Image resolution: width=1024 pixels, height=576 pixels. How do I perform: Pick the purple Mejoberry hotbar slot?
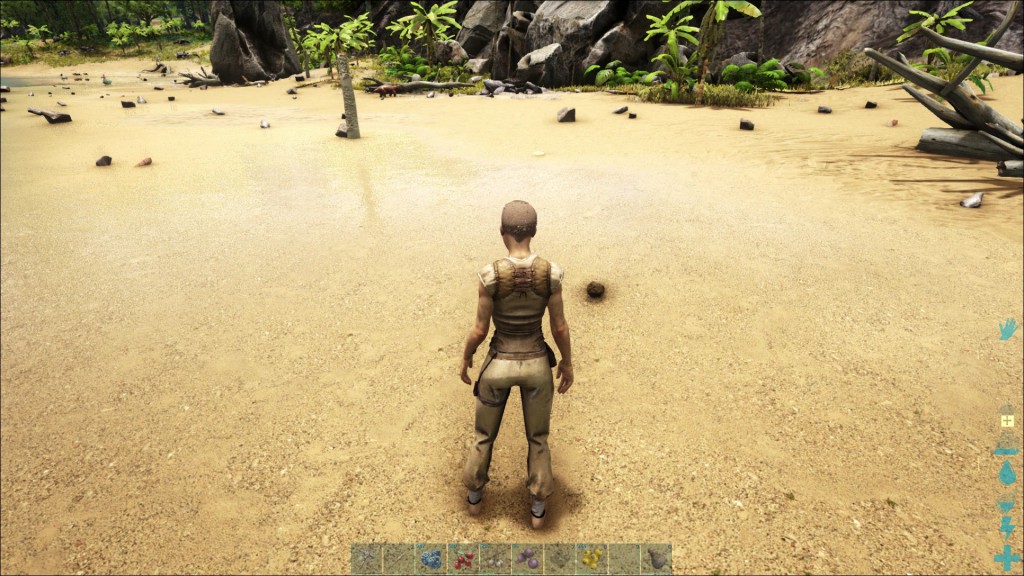tap(527, 559)
